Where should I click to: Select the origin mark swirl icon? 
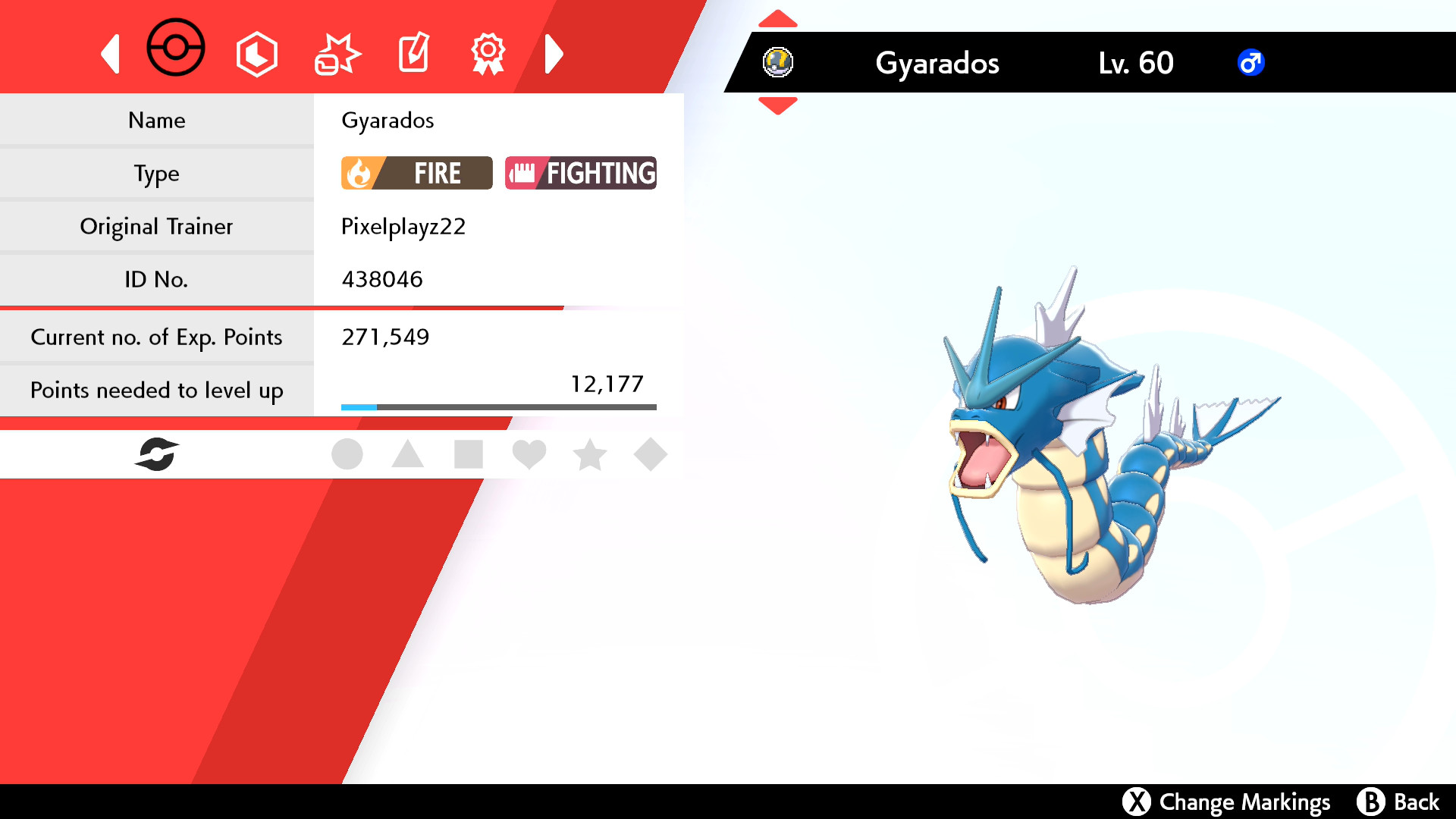coord(158,453)
